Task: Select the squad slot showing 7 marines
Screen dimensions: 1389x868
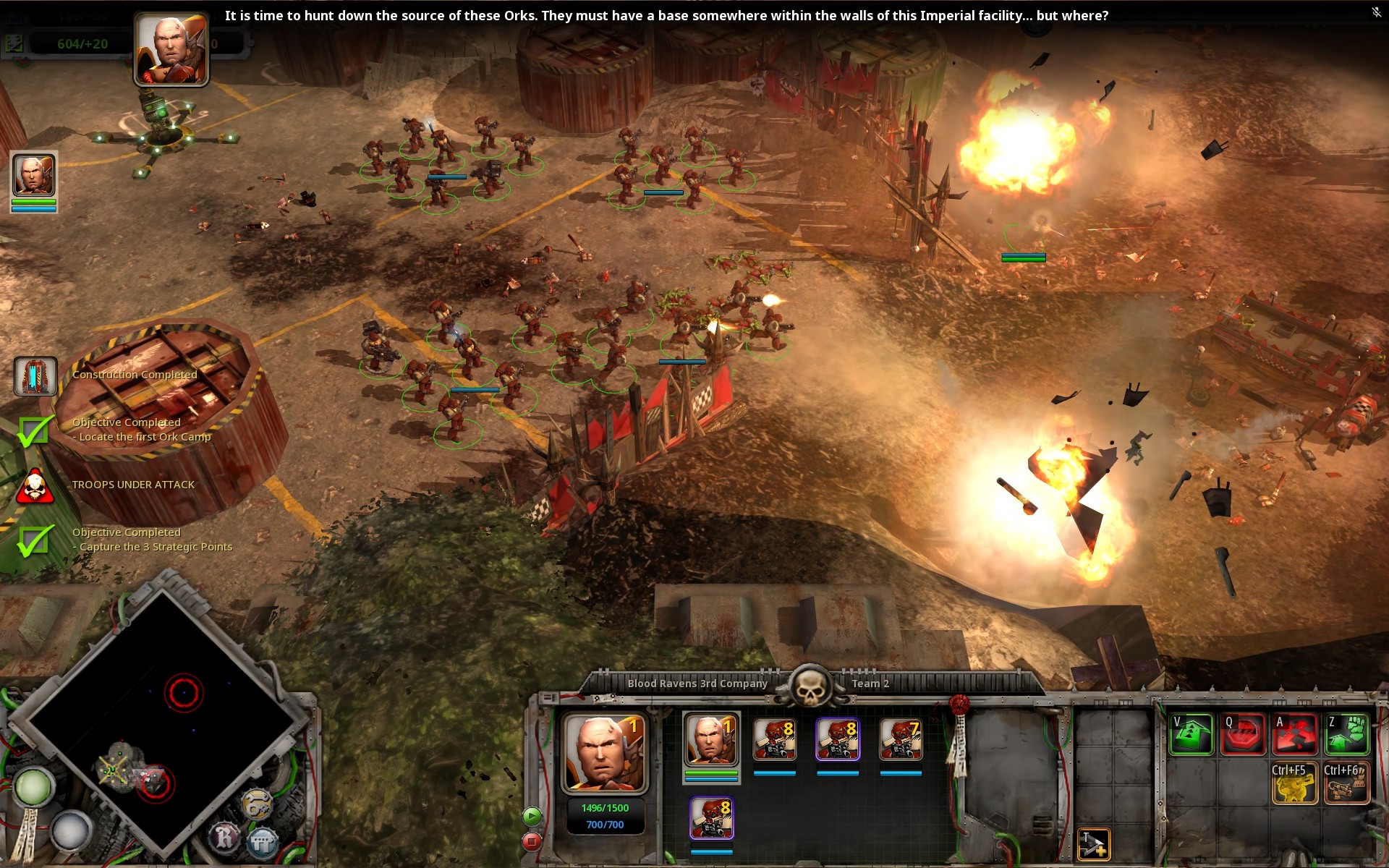Action: click(x=901, y=739)
